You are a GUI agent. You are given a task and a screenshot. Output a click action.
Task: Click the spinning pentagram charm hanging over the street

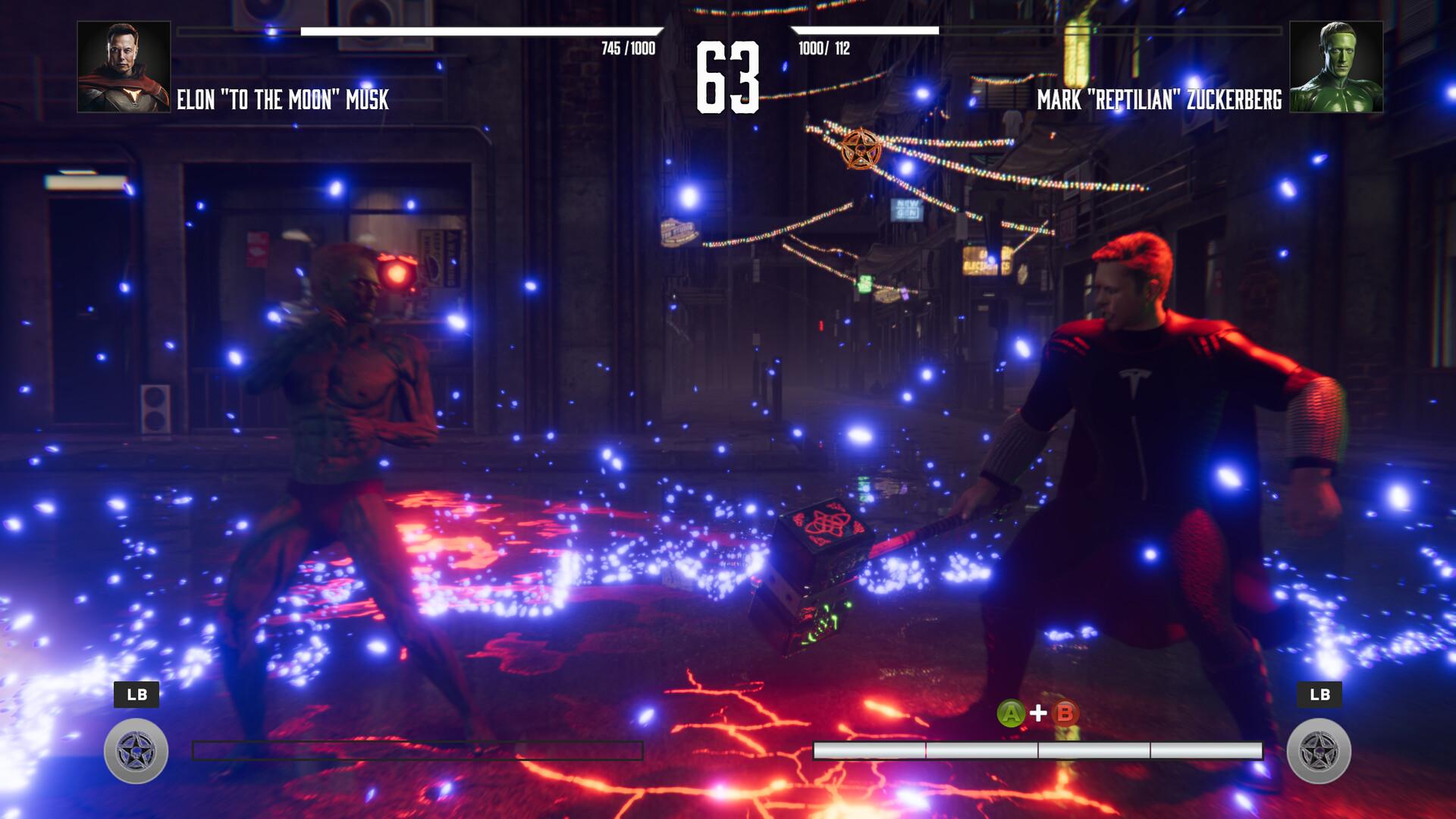(859, 148)
